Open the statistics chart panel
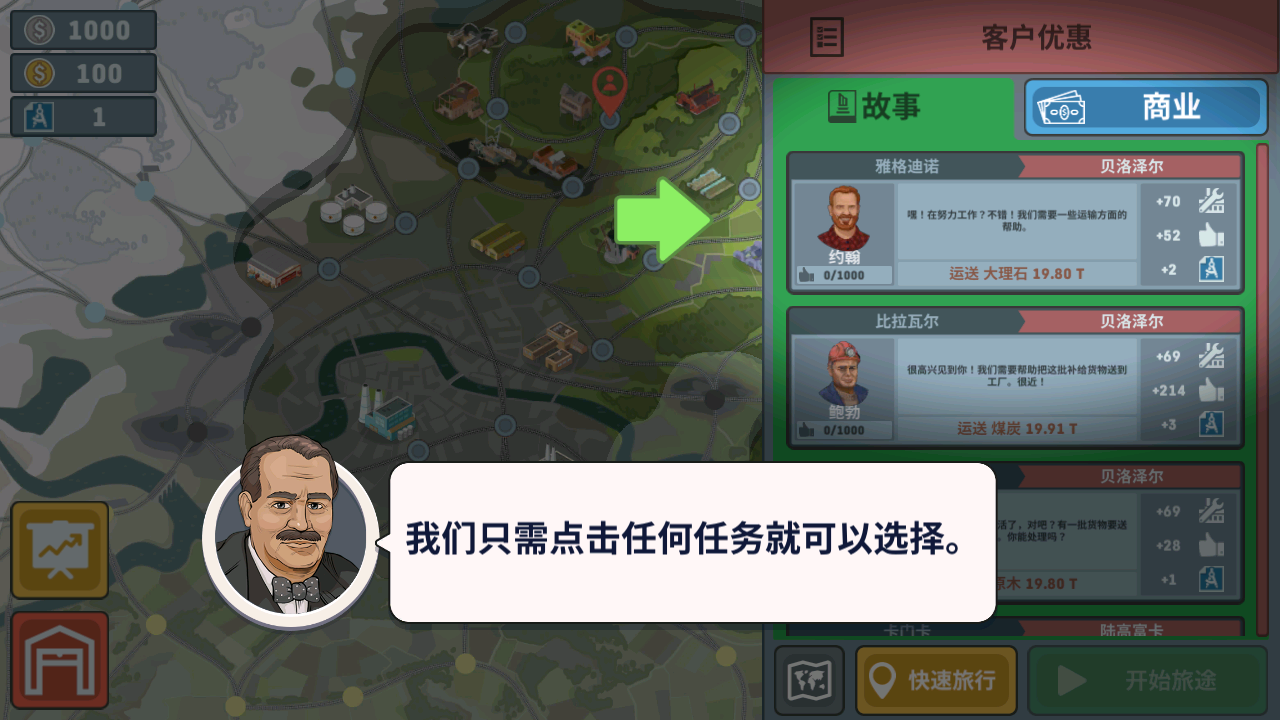The width and height of the screenshot is (1280, 720). pos(59,549)
